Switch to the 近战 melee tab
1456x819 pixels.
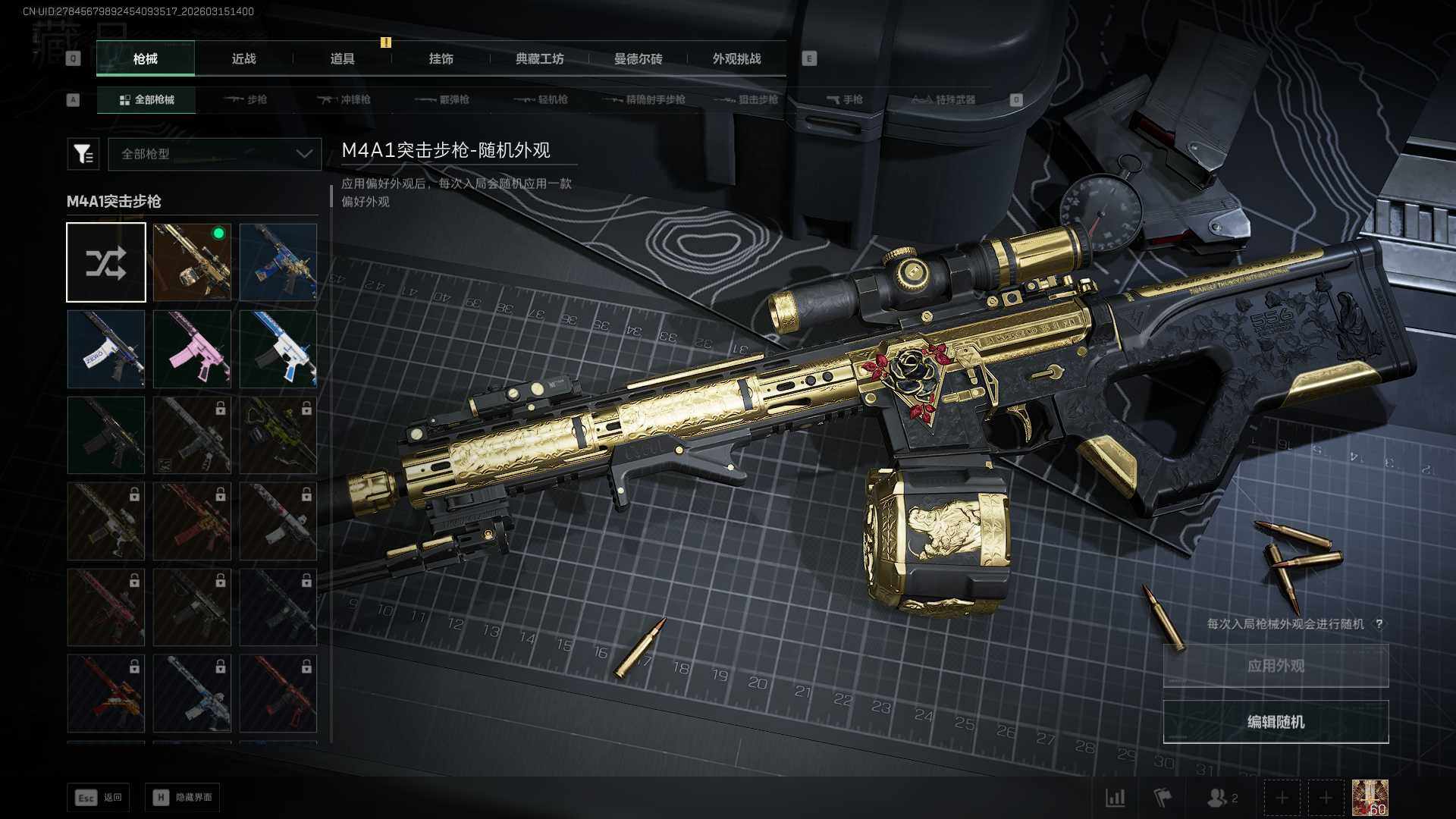click(243, 59)
